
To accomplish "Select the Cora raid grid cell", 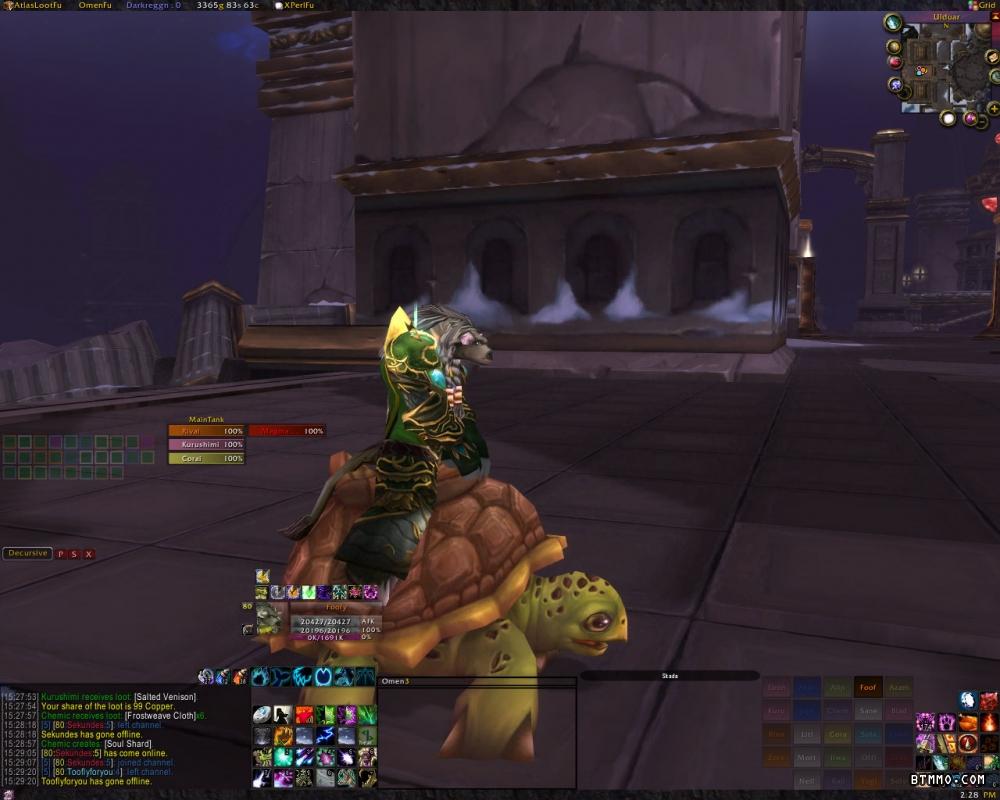I will [x=838, y=734].
